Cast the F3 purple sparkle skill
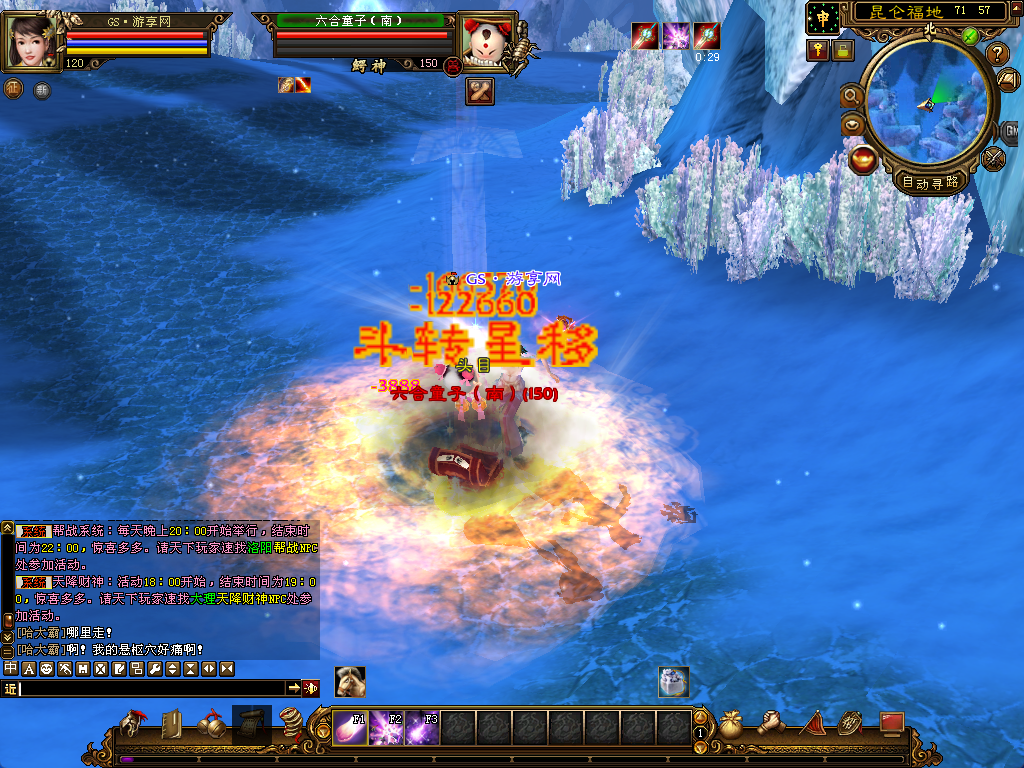The height and width of the screenshot is (768, 1024). (x=422, y=727)
